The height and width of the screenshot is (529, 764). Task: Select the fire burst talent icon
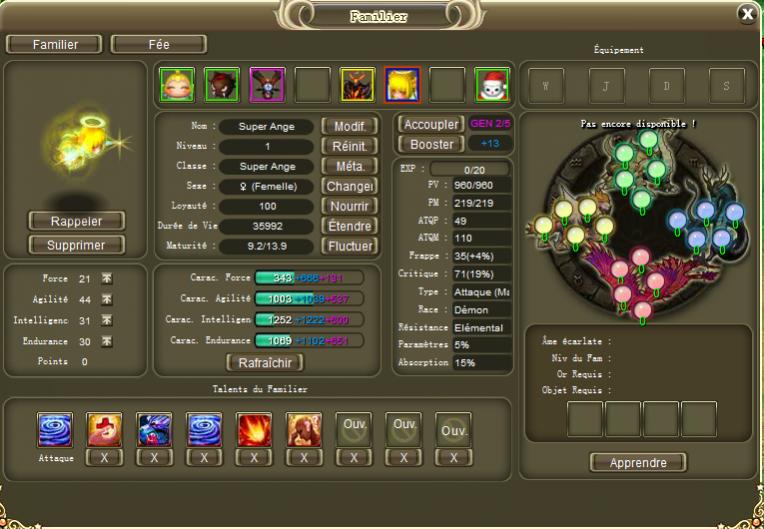point(254,429)
